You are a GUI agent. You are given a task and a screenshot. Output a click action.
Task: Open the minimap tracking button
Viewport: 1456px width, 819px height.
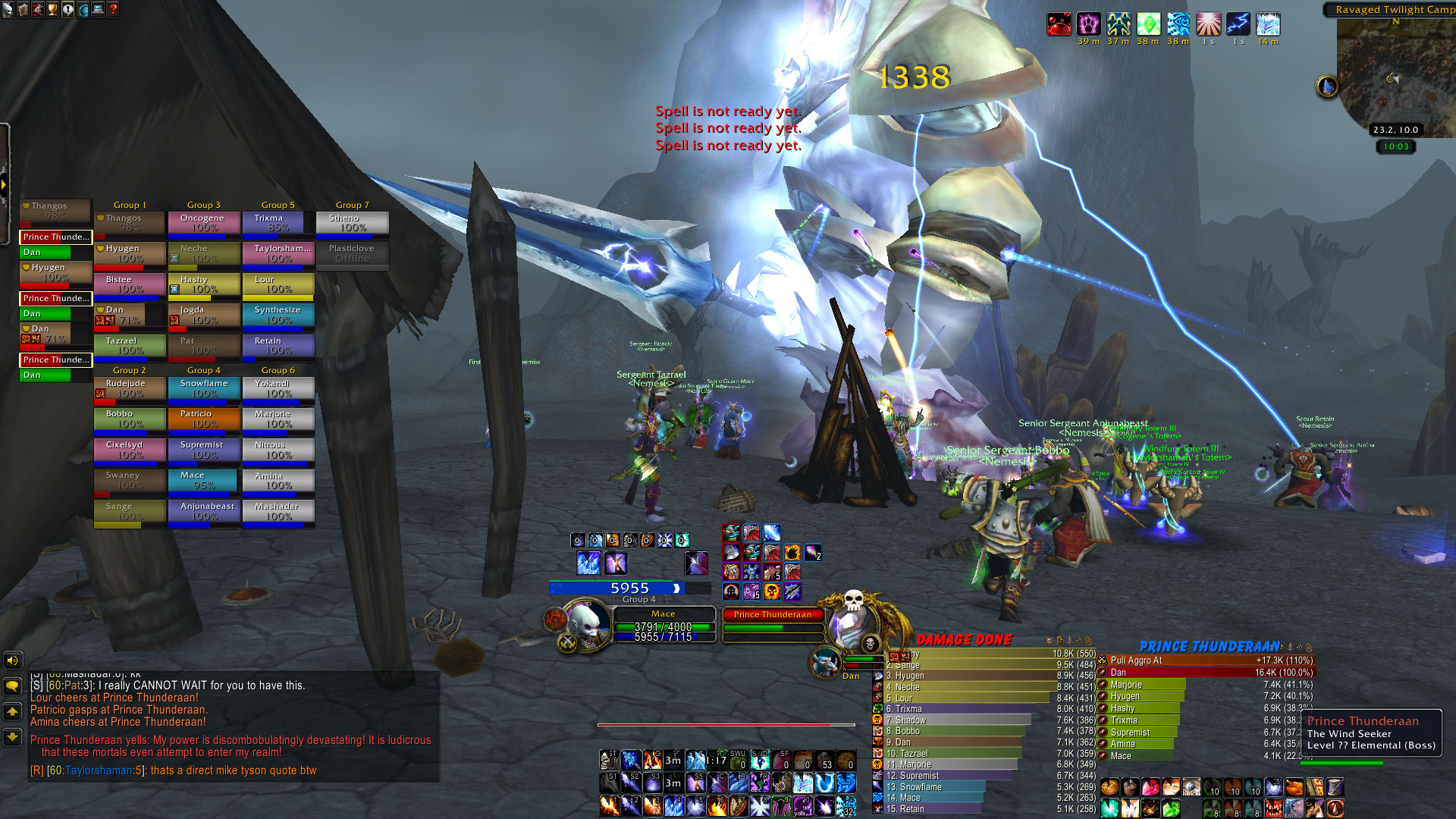(x=1326, y=86)
